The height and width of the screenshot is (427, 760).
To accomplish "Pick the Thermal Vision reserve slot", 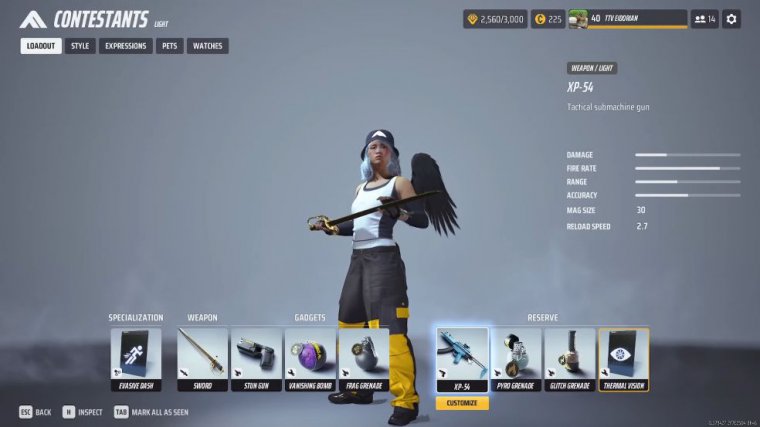I will click(x=624, y=360).
